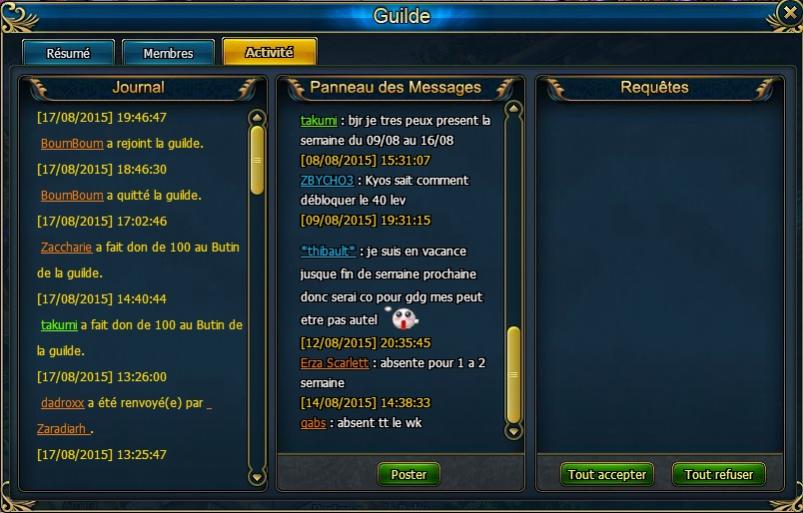
Task: Click the Poster button
Action: pyautogui.click(x=408, y=475)
